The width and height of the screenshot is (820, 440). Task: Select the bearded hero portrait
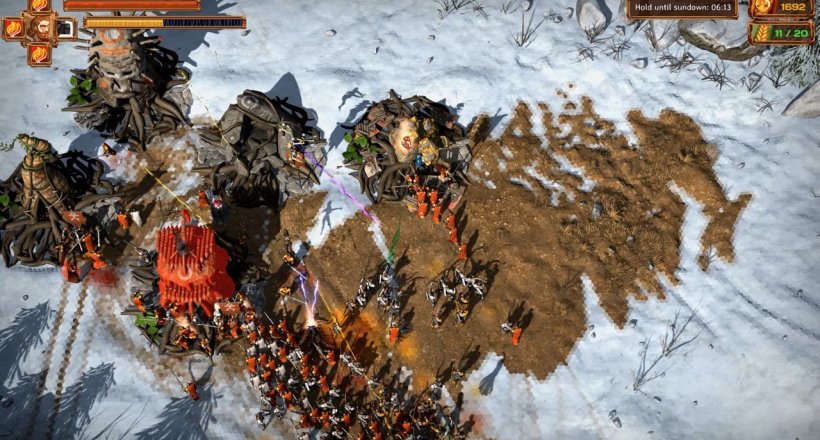tap(40, 27)
